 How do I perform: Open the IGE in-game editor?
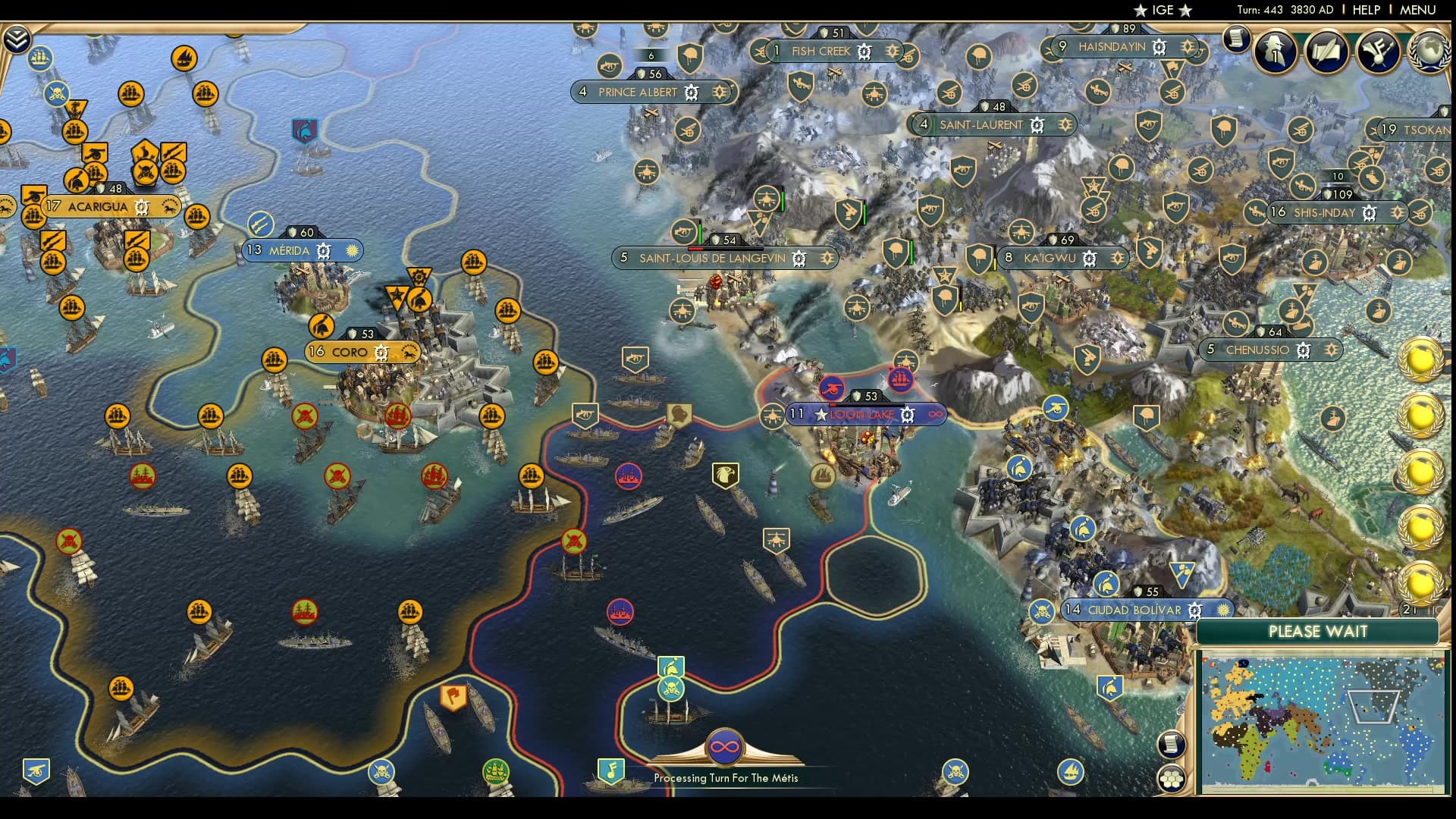click(x=1163, y=10)
